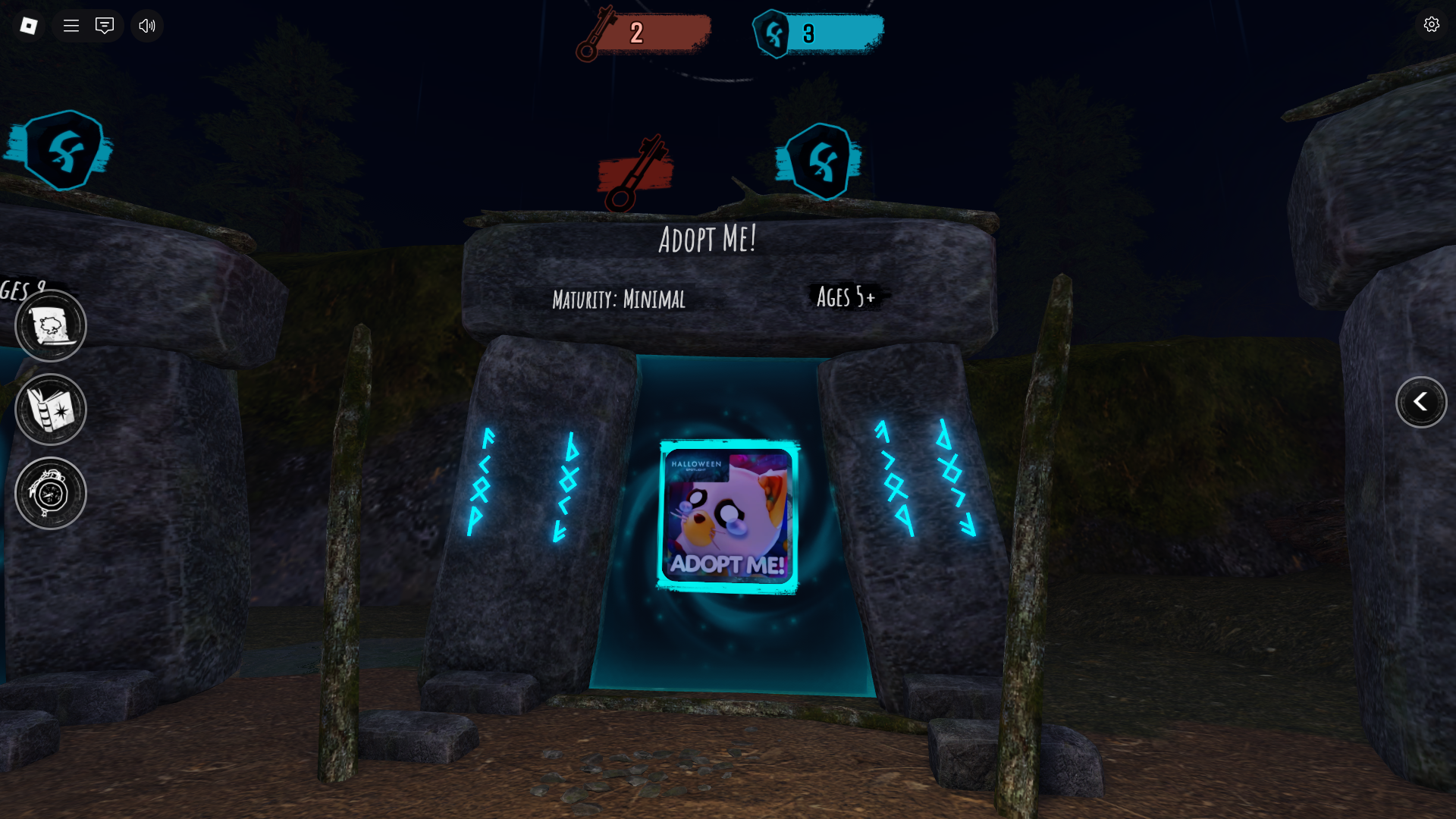
Task: Open the hamburger menu
Action: click(x=71, y=26)
